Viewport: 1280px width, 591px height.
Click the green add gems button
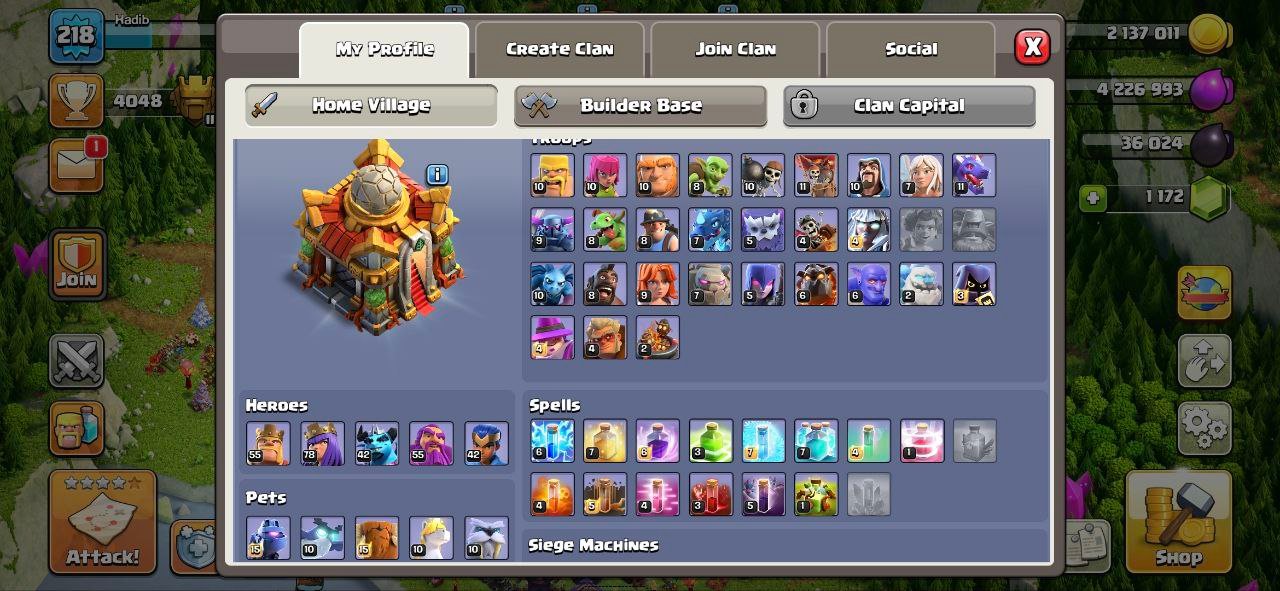pos(1093,198)
